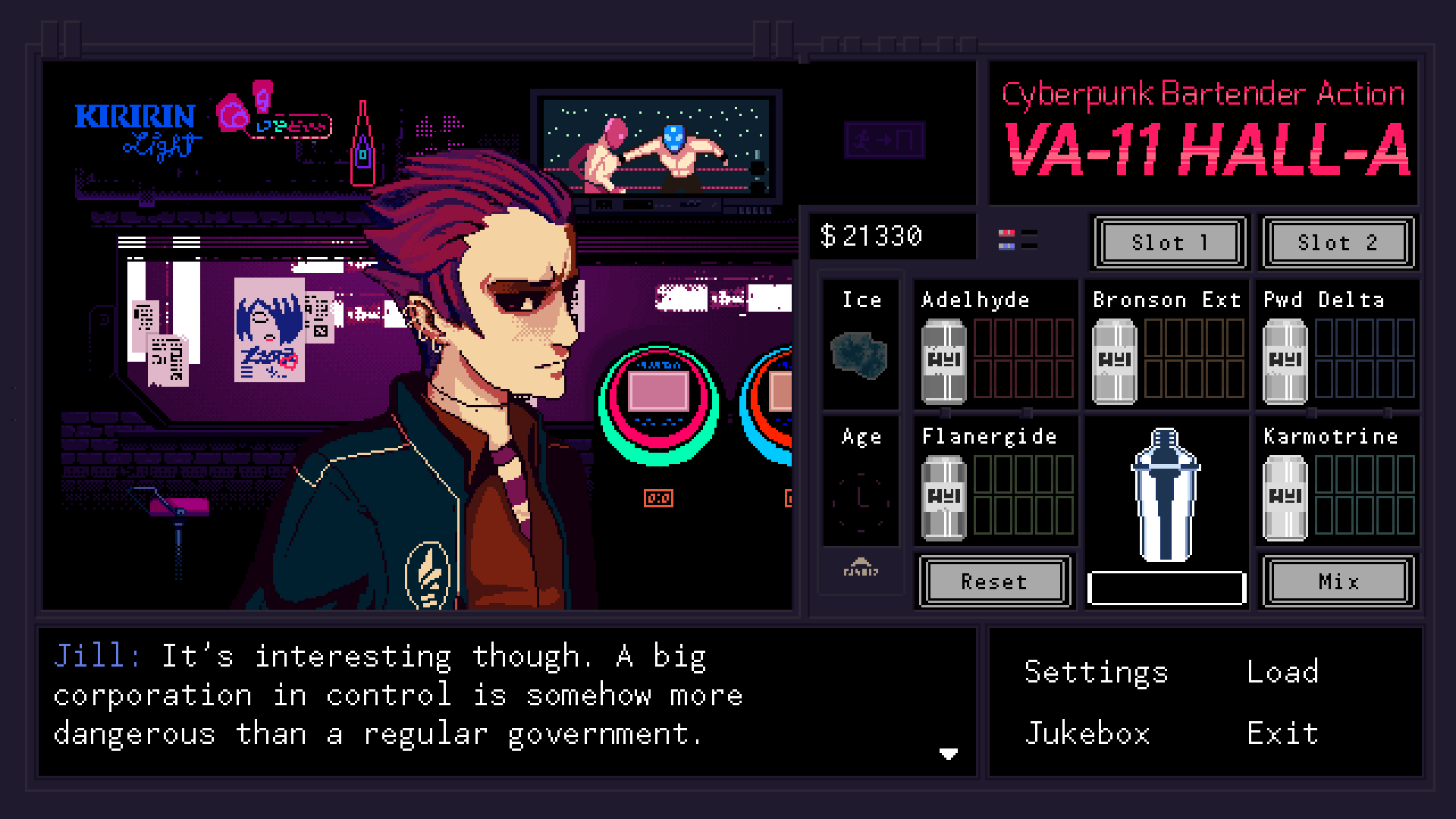This screenshot has height=819, width=1456.
Task: Click the Mix button
Action: coord(1338,582)
